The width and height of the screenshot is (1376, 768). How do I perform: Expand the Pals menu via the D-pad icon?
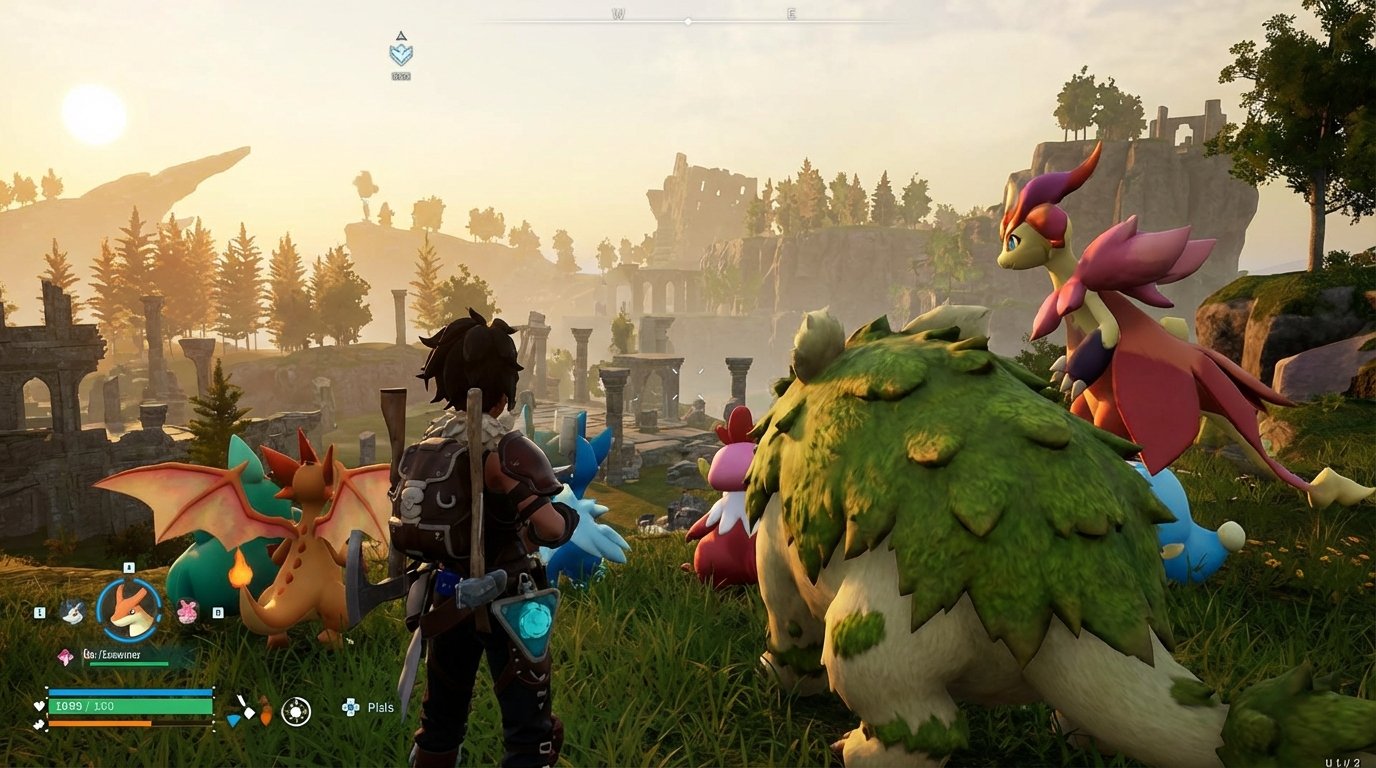[350, 708]
